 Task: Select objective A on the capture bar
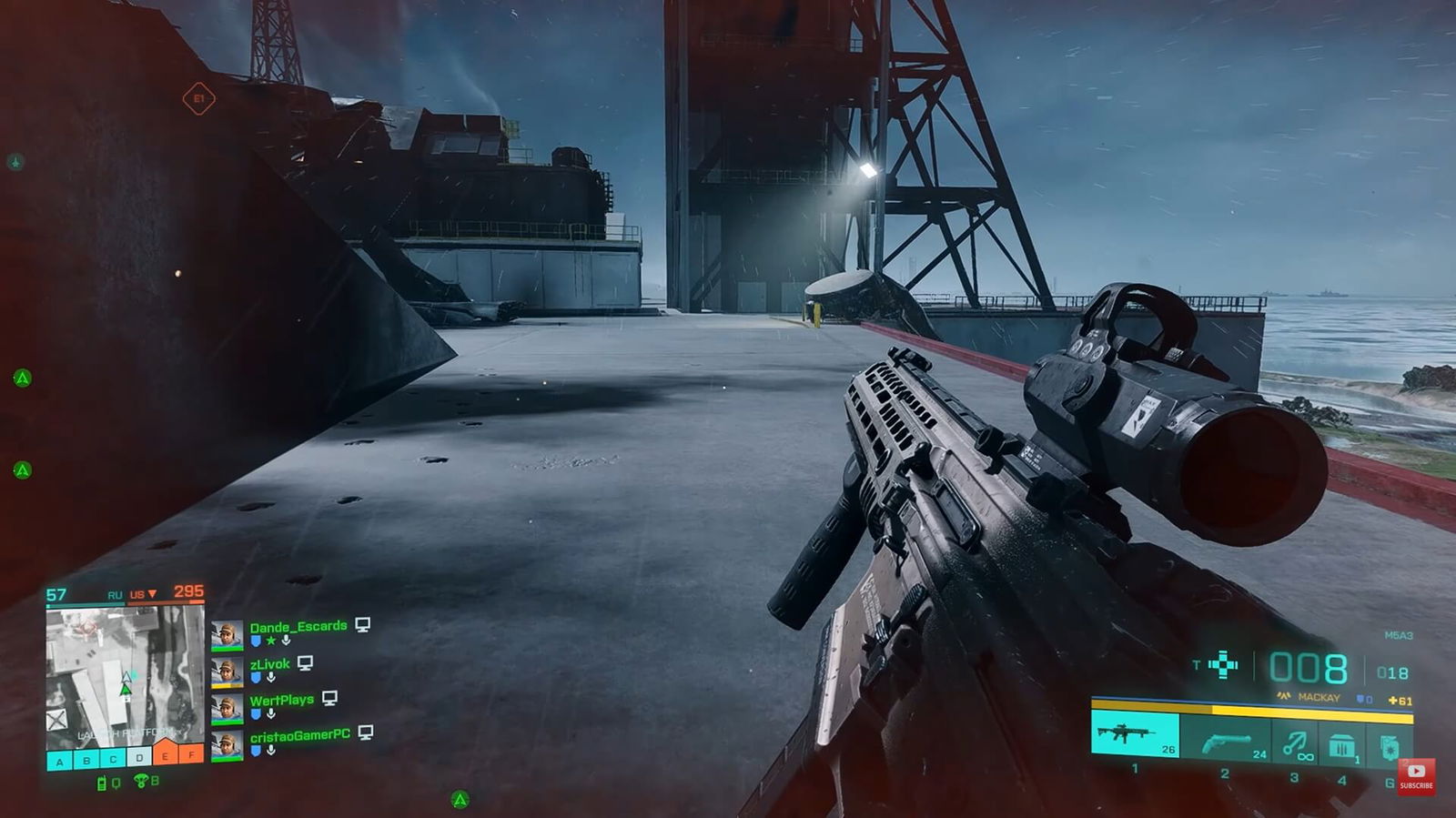(x=60, y=760)
